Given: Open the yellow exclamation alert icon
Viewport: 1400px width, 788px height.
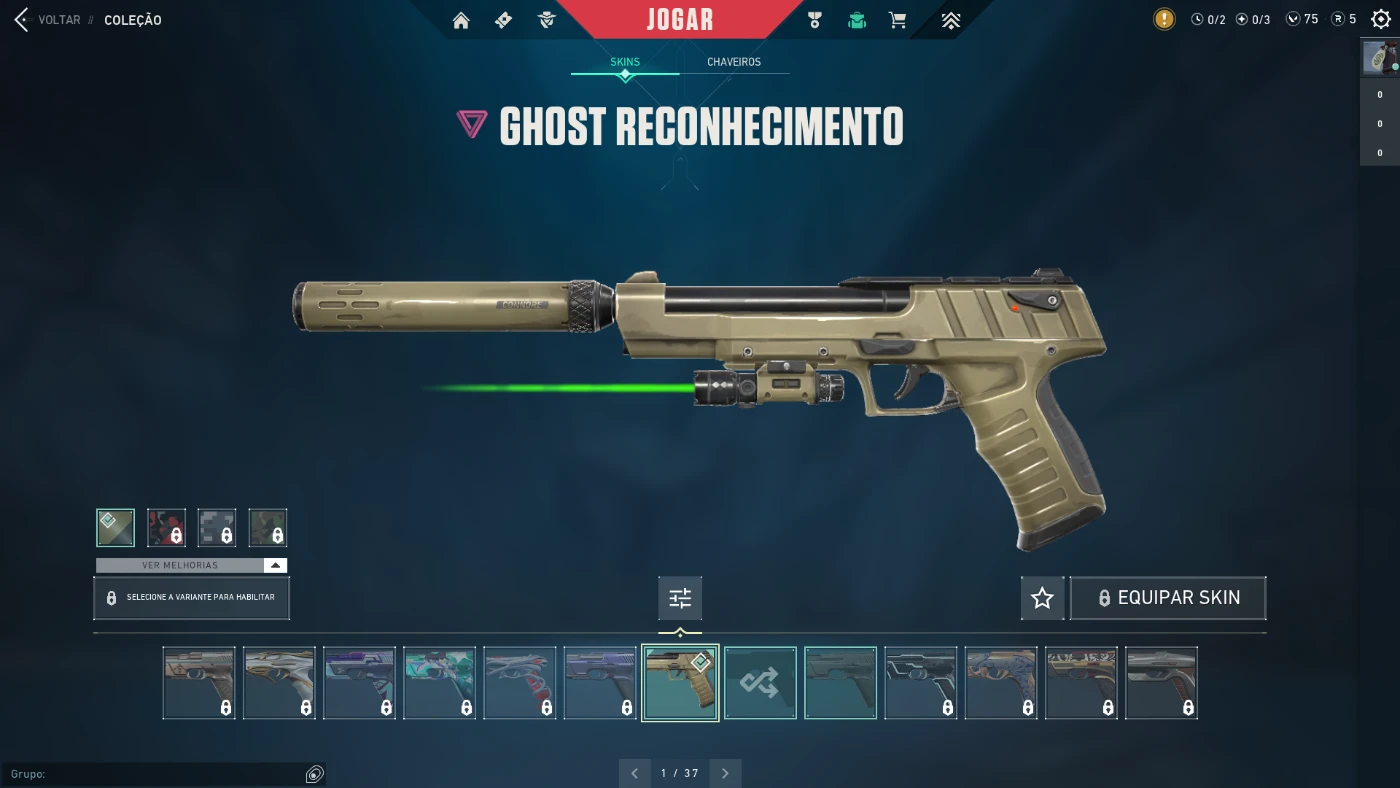Looking at the screenshot, I should tap(1164, 19).
